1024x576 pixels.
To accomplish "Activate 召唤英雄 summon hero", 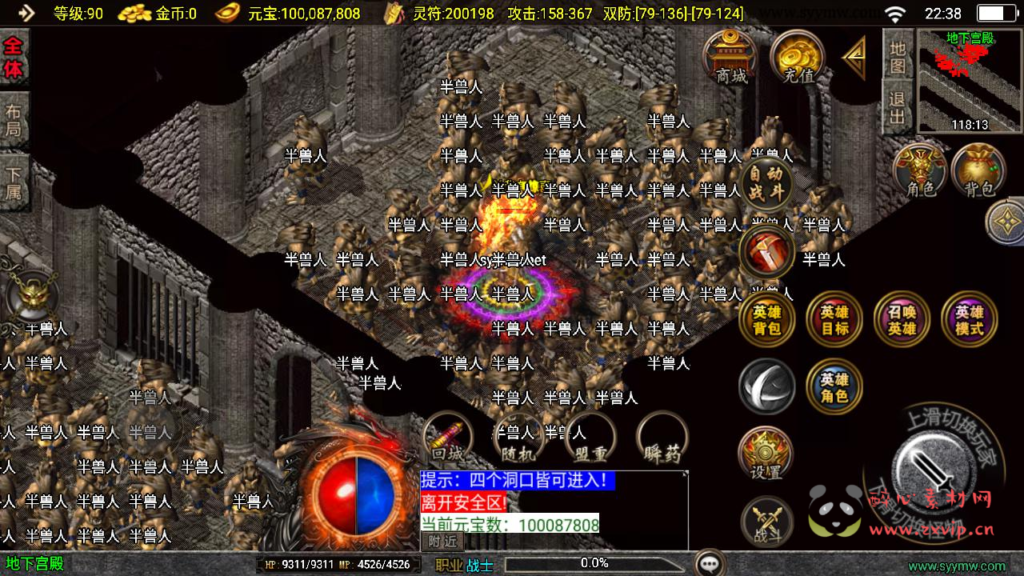I will point(901,319).
